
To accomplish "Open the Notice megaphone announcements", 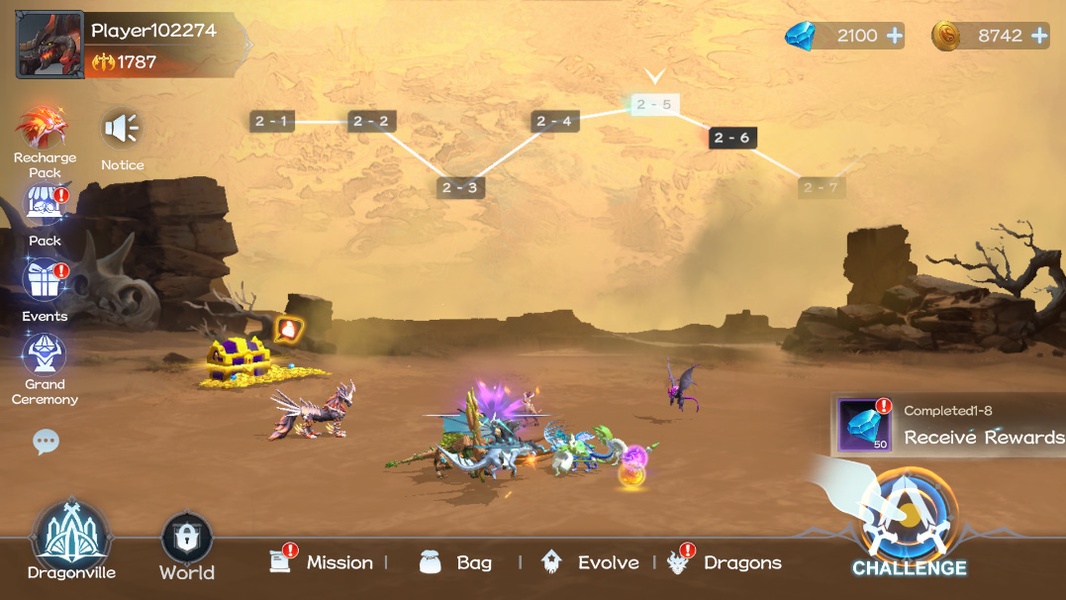I will 122,130.
